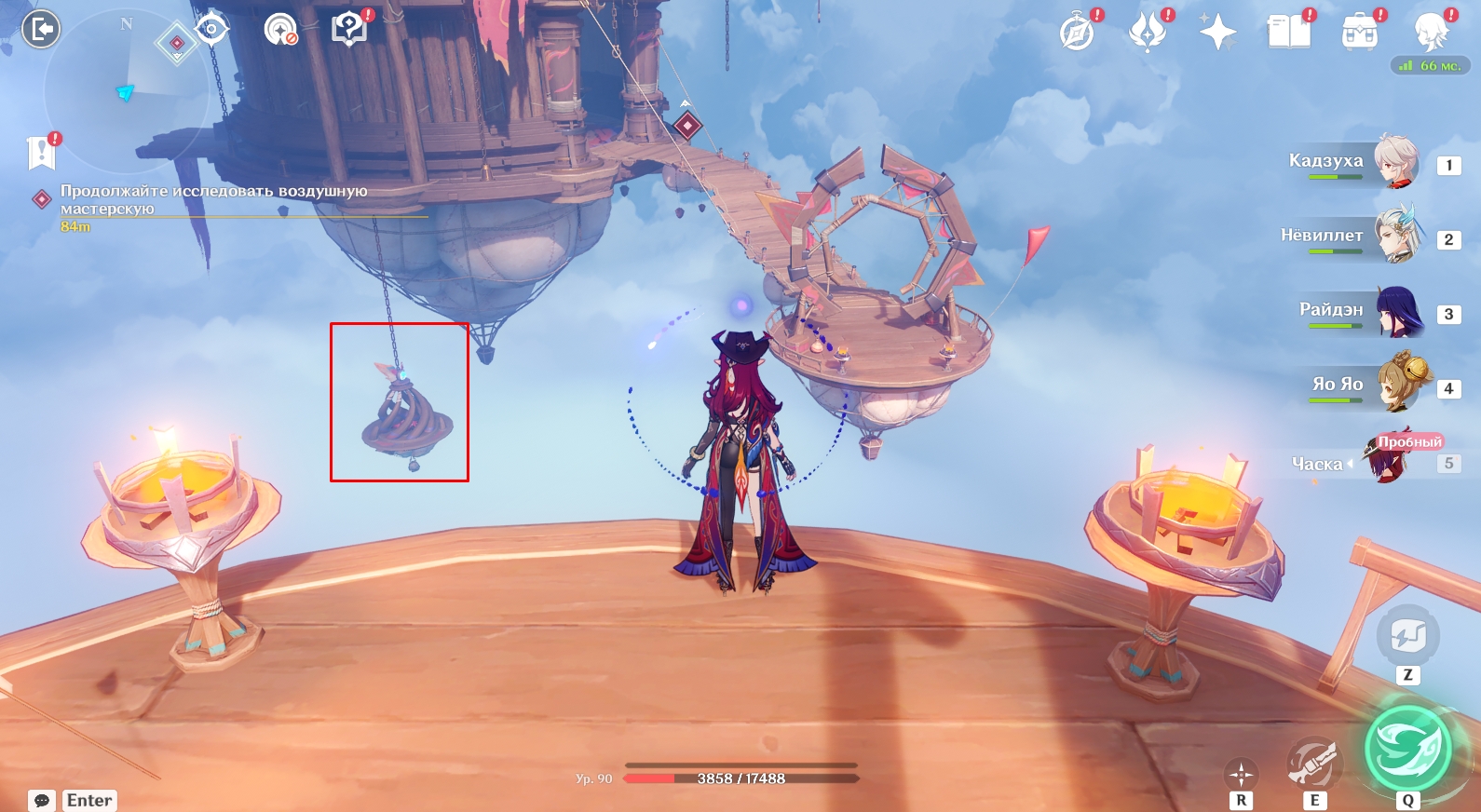
Task: Open the backpack inventory
Action: coord(1360,34)
